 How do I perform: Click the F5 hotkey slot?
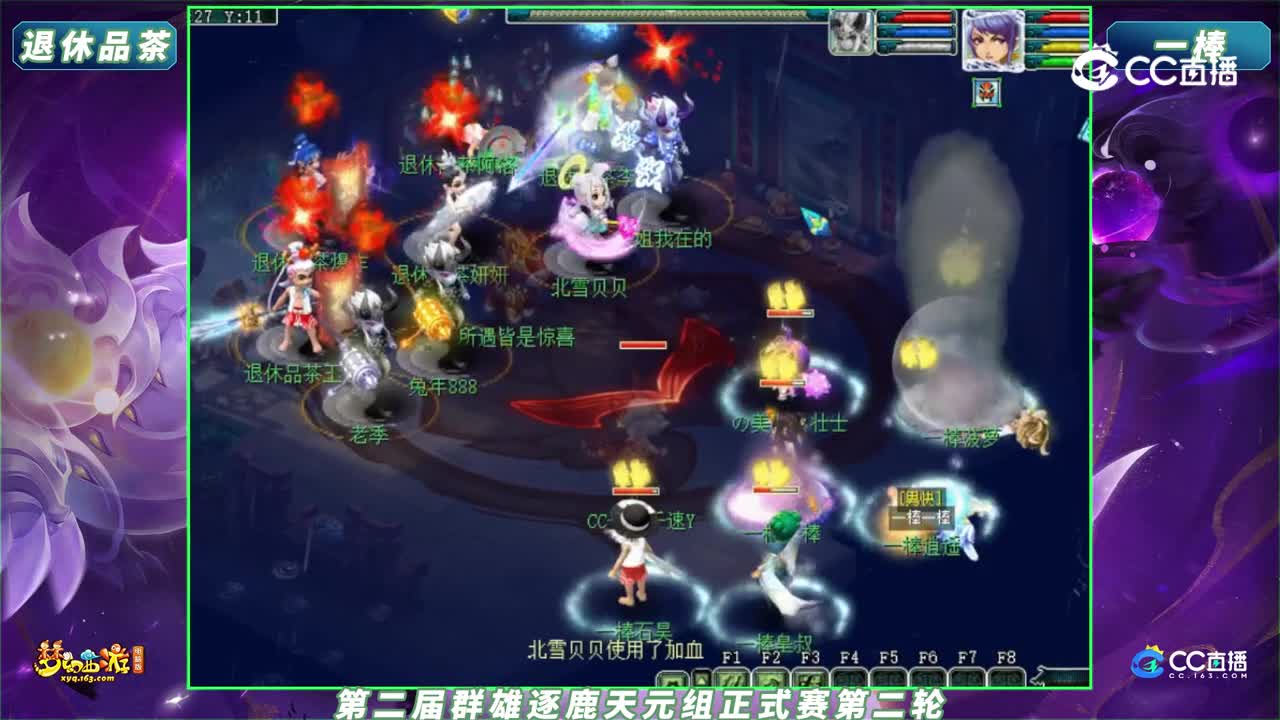pyautogui.click(x=888, y=676)
